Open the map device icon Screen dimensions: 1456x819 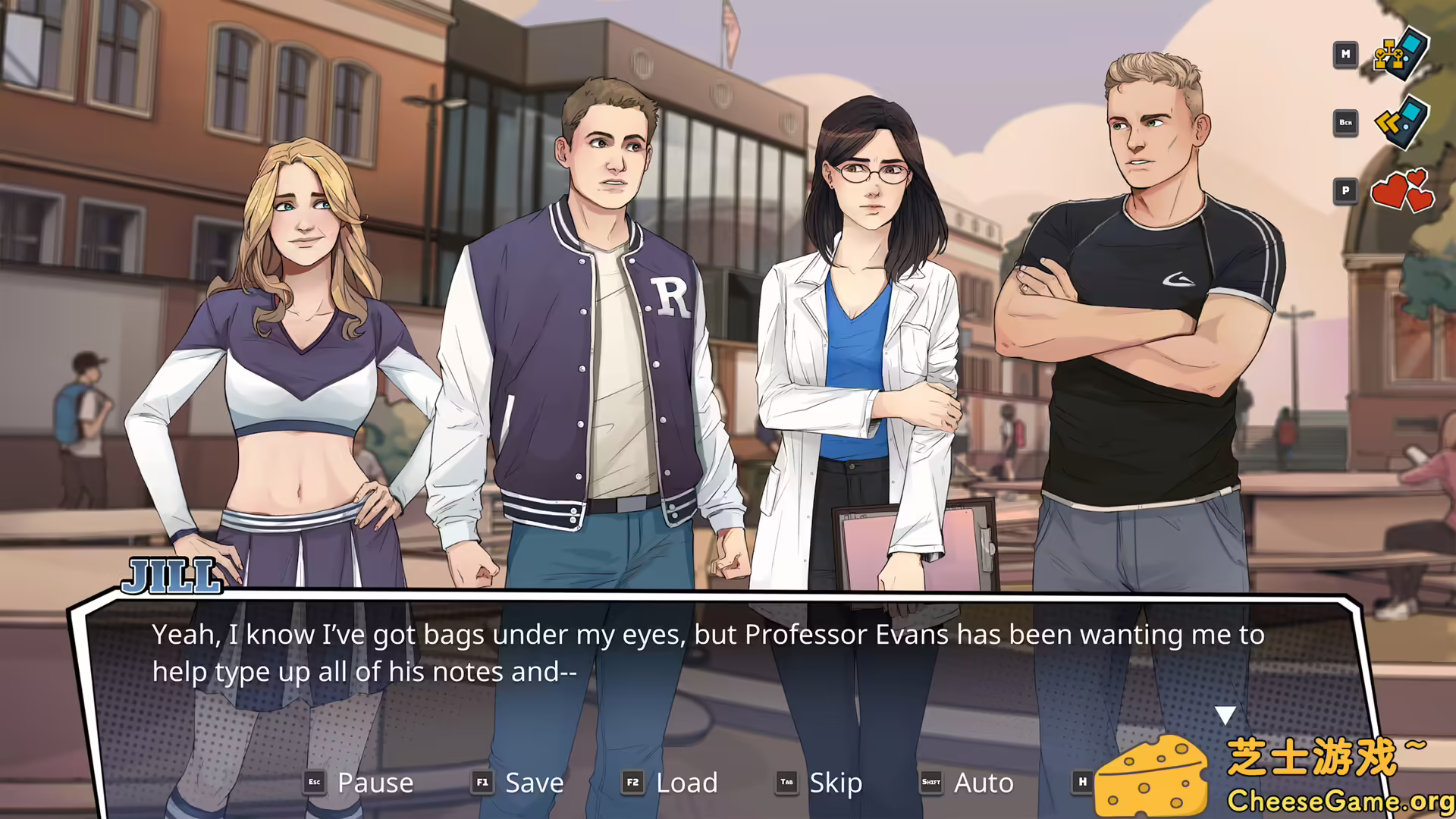click(1401, 55)
